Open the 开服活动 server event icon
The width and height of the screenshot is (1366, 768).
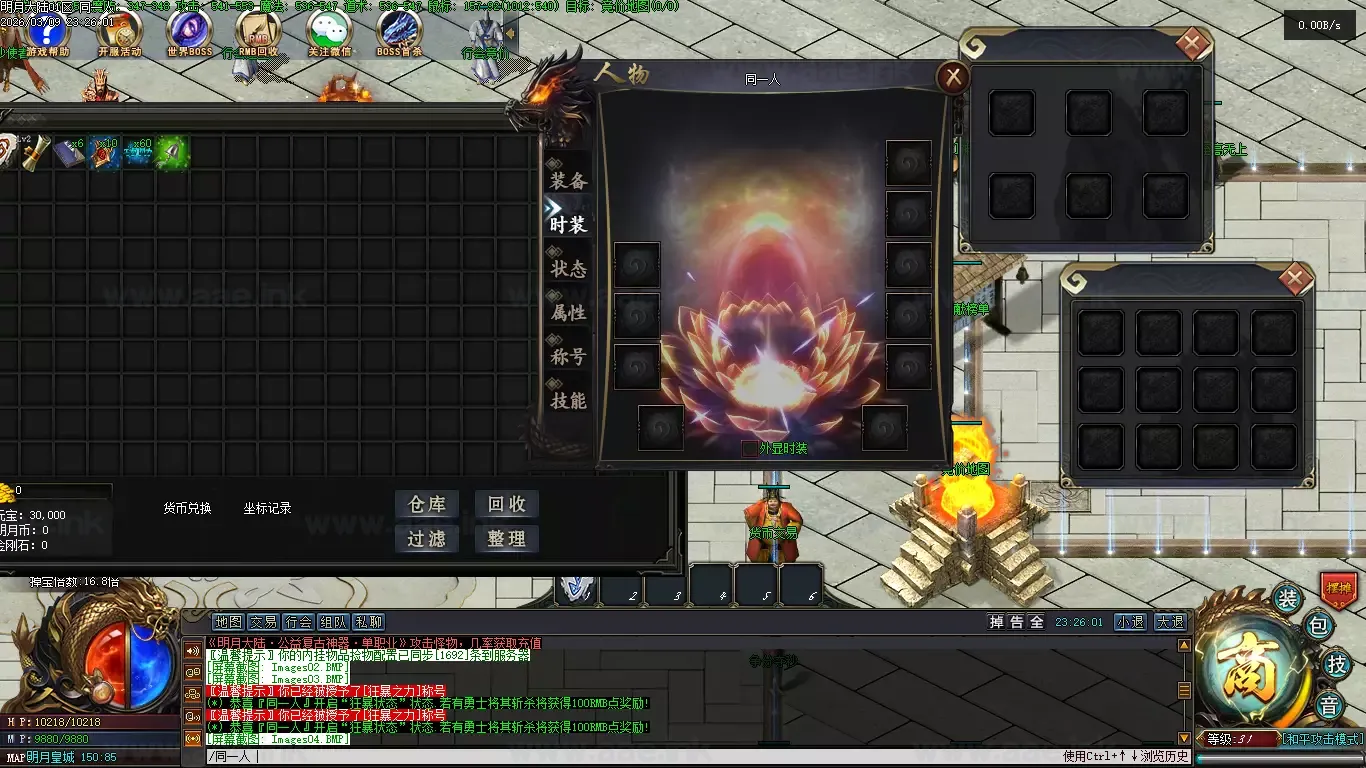[119, 30]
